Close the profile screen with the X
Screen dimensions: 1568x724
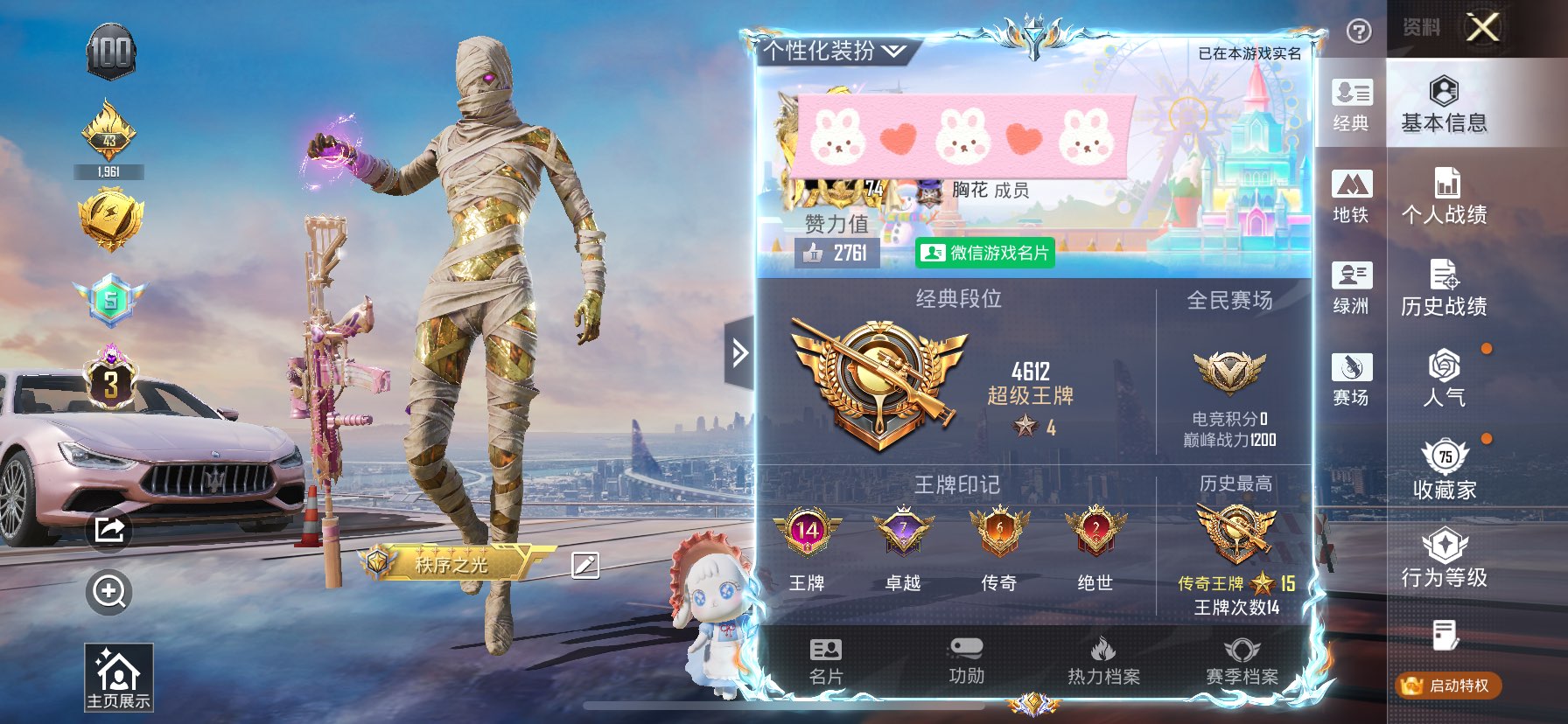click(x=1482, y=28)
